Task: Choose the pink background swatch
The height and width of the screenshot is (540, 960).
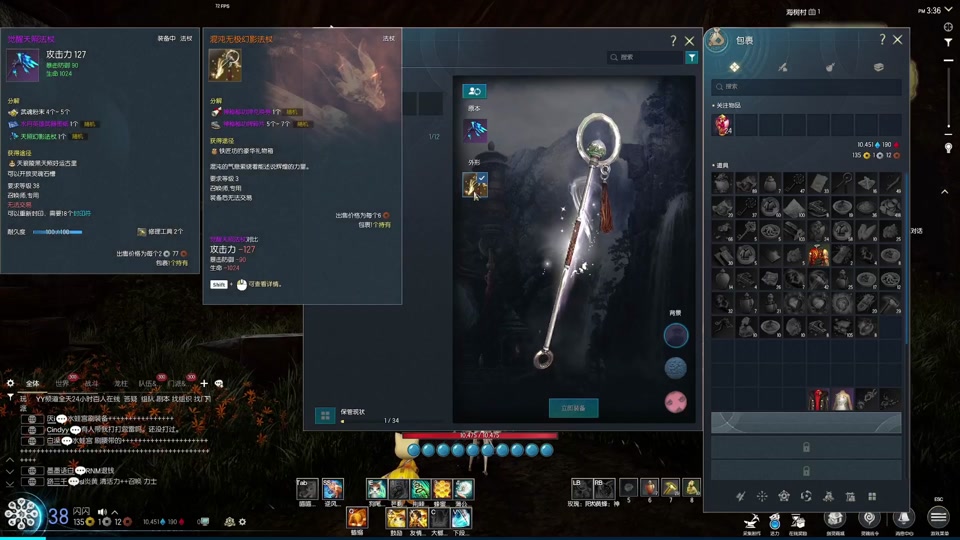Action: [676, 402]
